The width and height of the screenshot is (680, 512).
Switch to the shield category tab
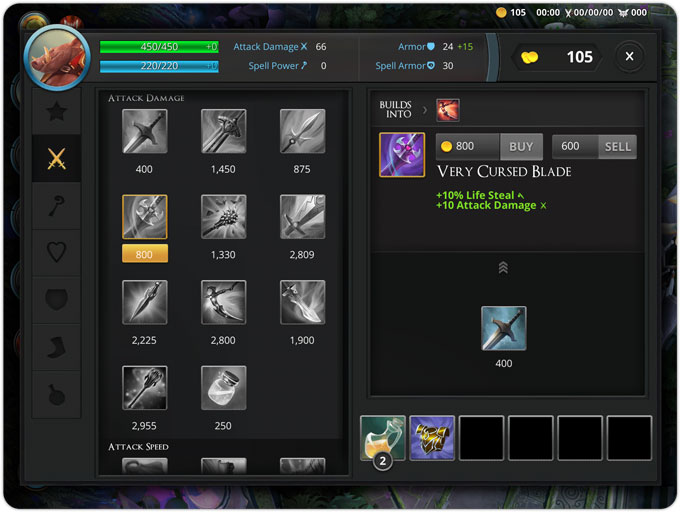(57, 300)
